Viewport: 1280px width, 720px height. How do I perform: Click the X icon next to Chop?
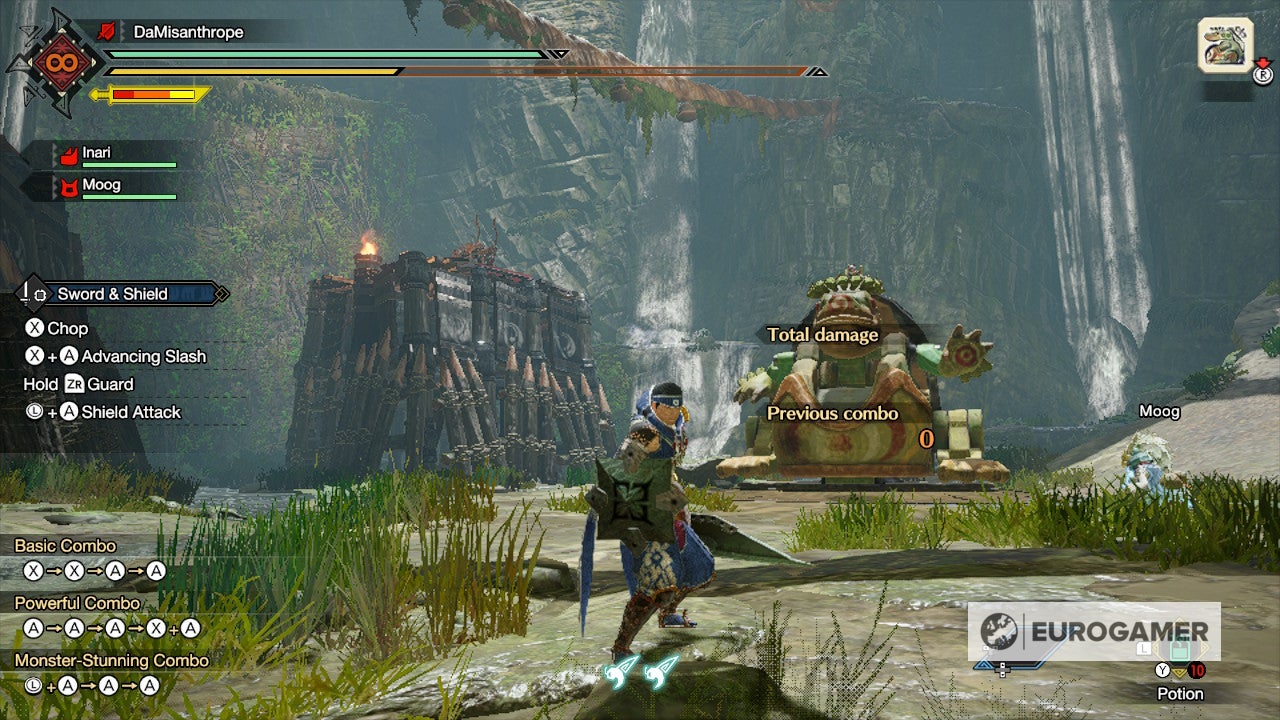[x=35, y=328]
